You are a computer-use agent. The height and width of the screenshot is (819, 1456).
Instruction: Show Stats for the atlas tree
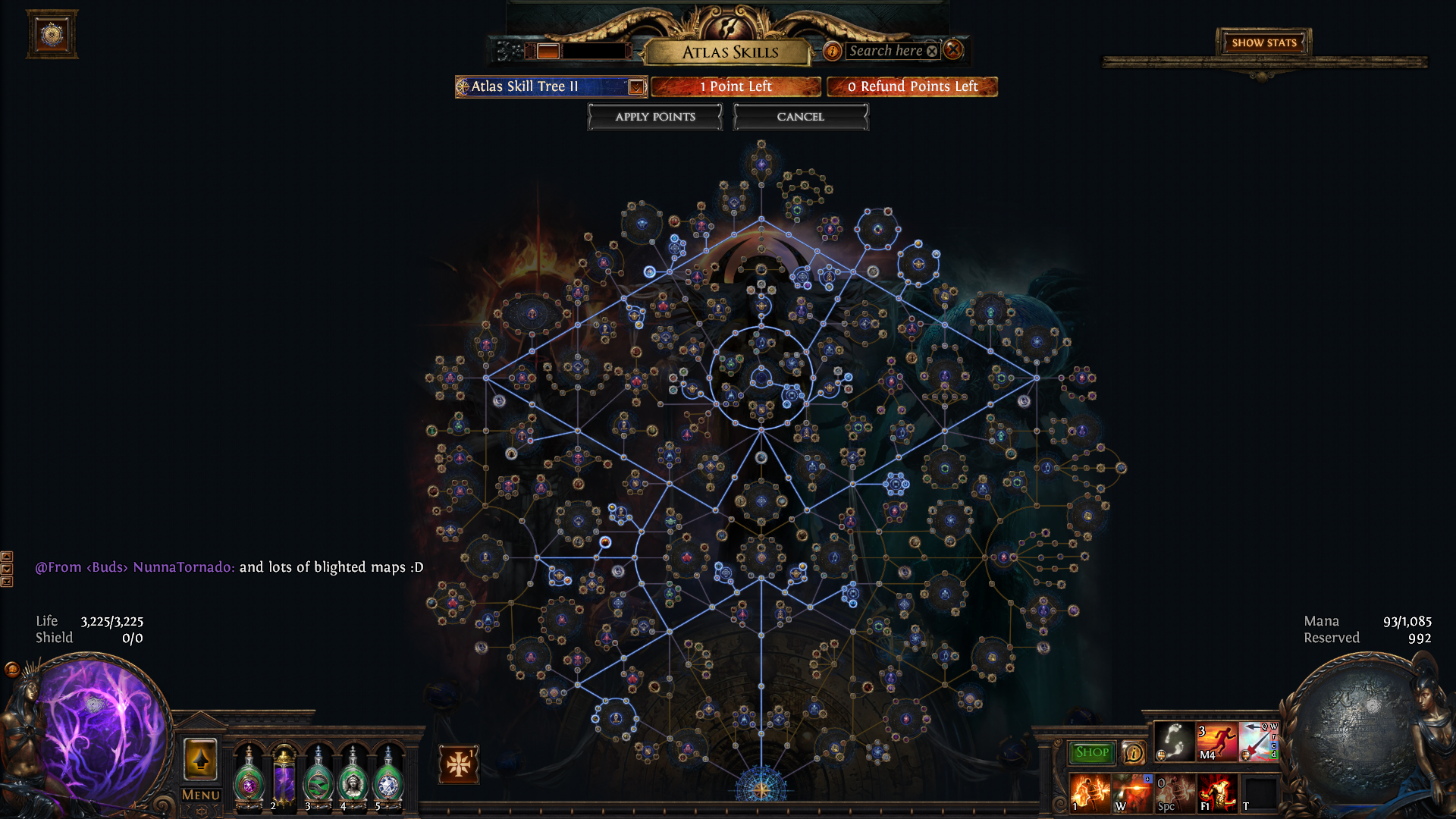coord(1263,42)
